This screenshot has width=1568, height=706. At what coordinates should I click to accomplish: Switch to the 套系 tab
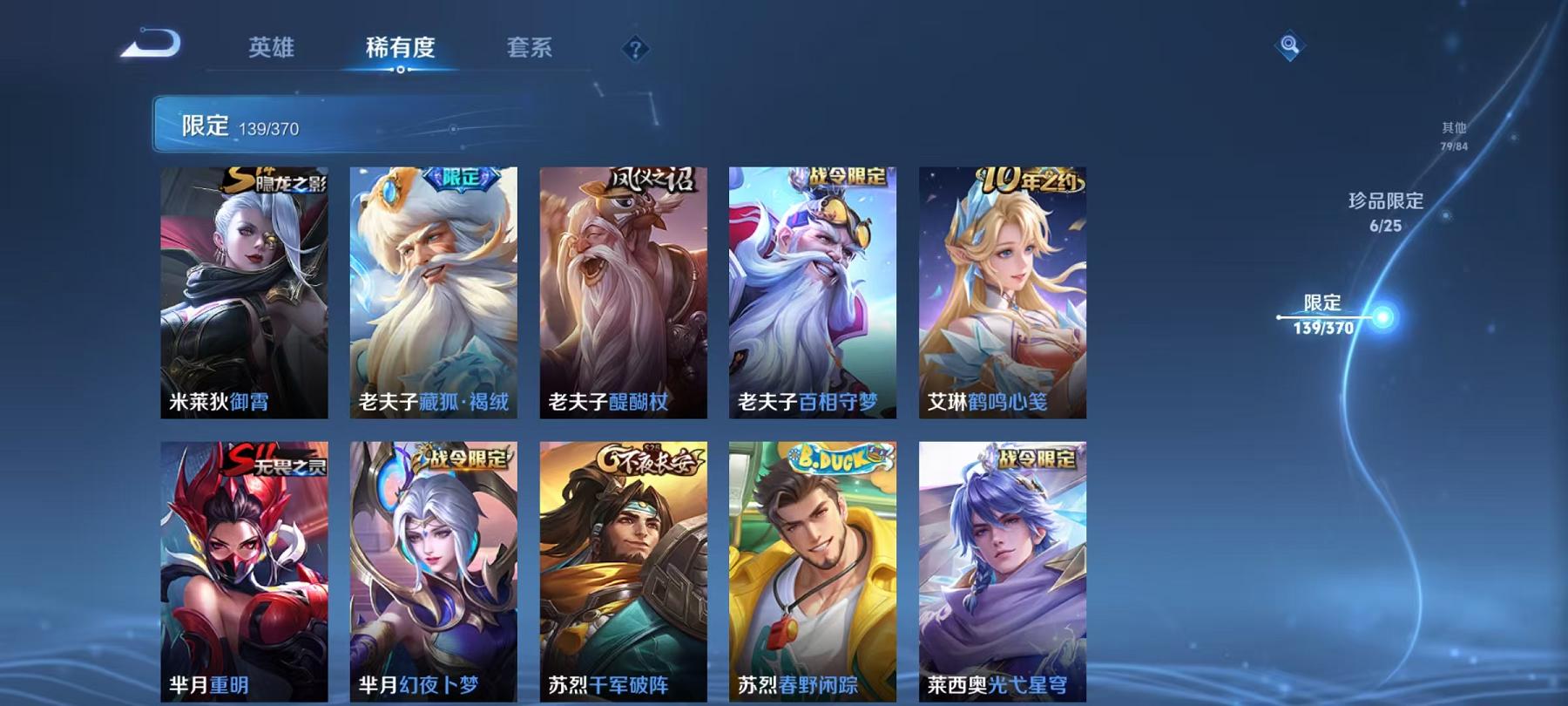532,50
